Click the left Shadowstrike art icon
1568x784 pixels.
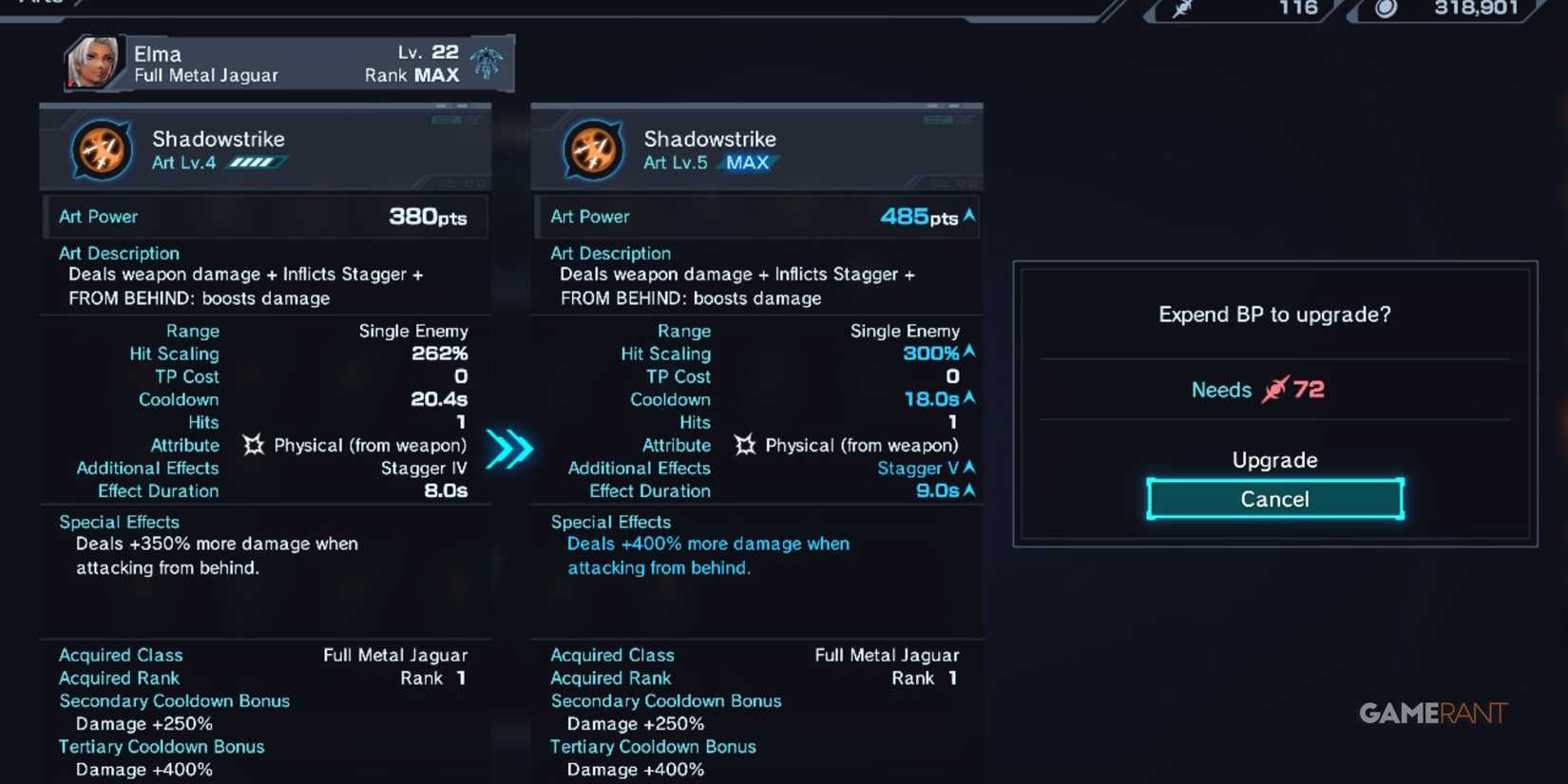click(x=102, y=147)
